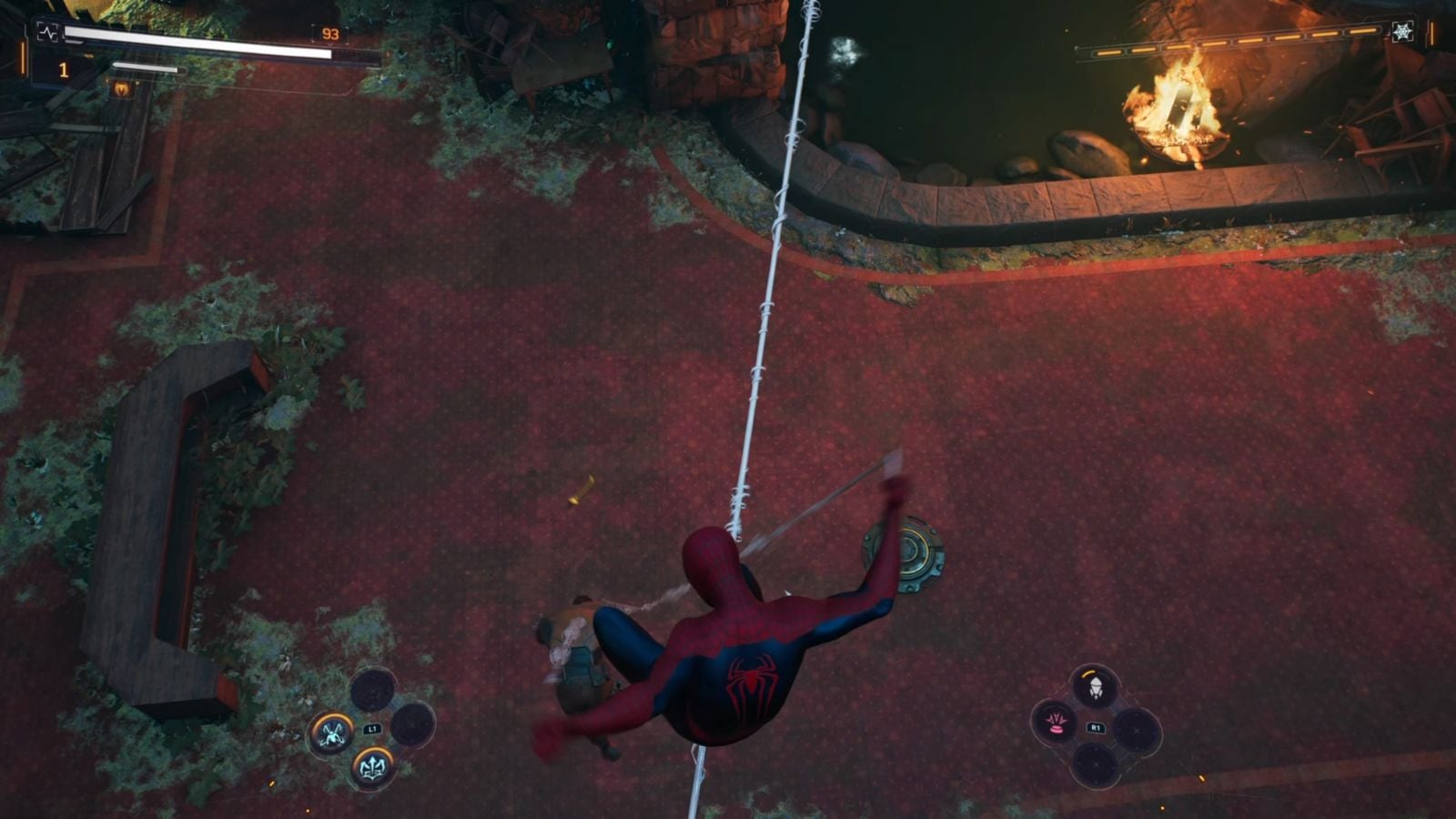Open the L1 gadget wheel label
1456x819 pixels.
click(x=374, y=729)
